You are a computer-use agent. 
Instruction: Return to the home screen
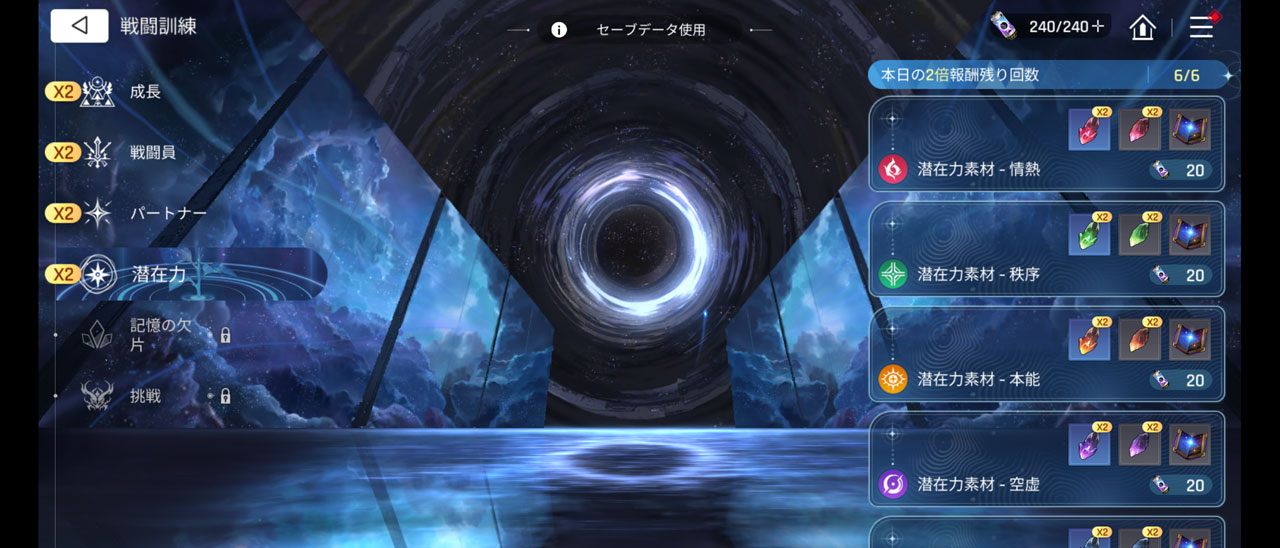[1142, 27]
